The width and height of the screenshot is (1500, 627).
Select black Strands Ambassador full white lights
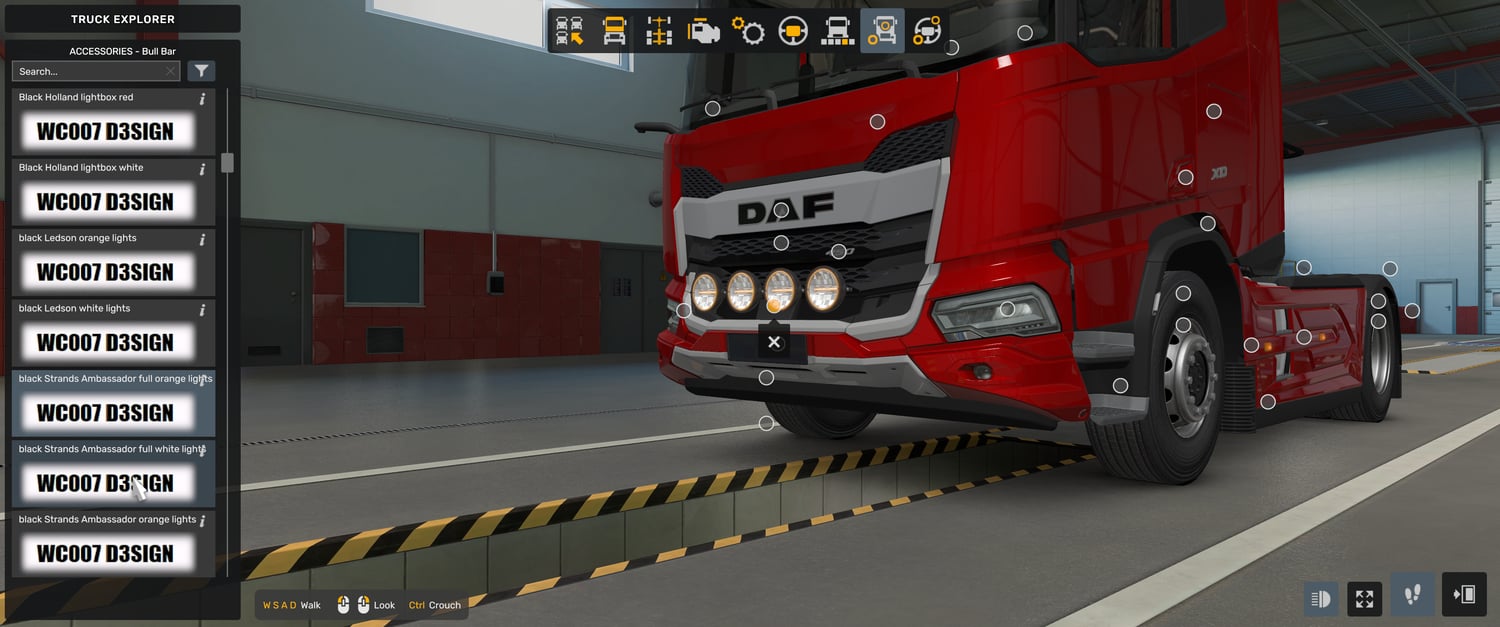(105, 482)
